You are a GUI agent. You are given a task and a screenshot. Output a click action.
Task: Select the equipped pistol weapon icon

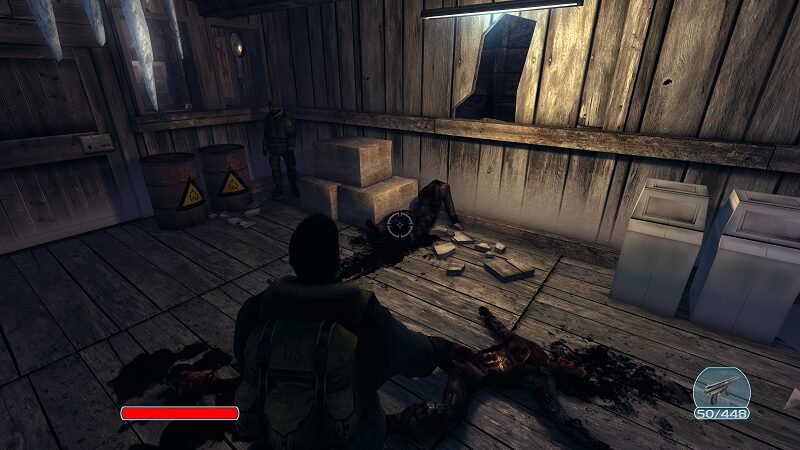coord(722,388)
